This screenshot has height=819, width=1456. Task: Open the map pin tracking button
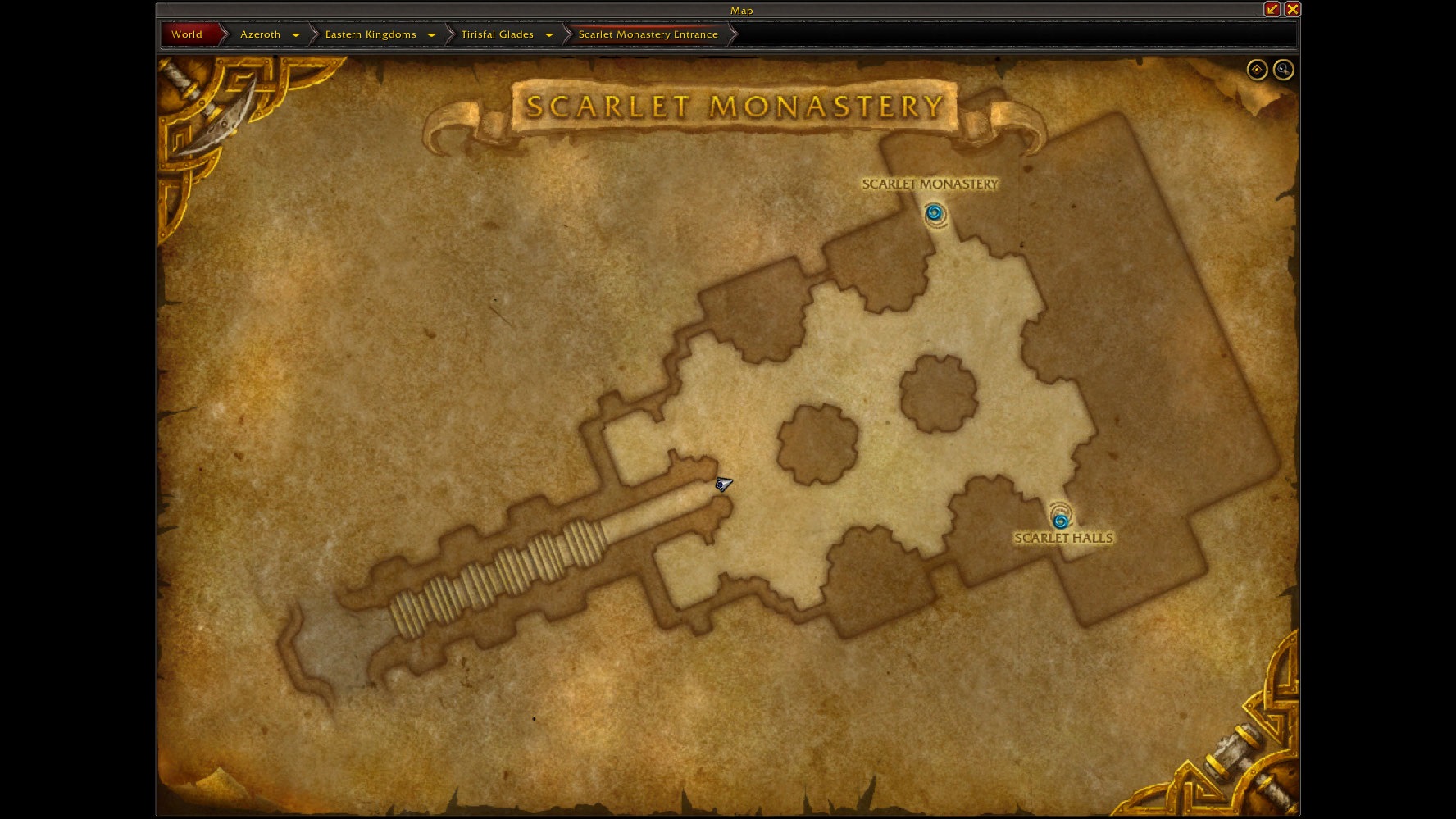point(1257,70)
